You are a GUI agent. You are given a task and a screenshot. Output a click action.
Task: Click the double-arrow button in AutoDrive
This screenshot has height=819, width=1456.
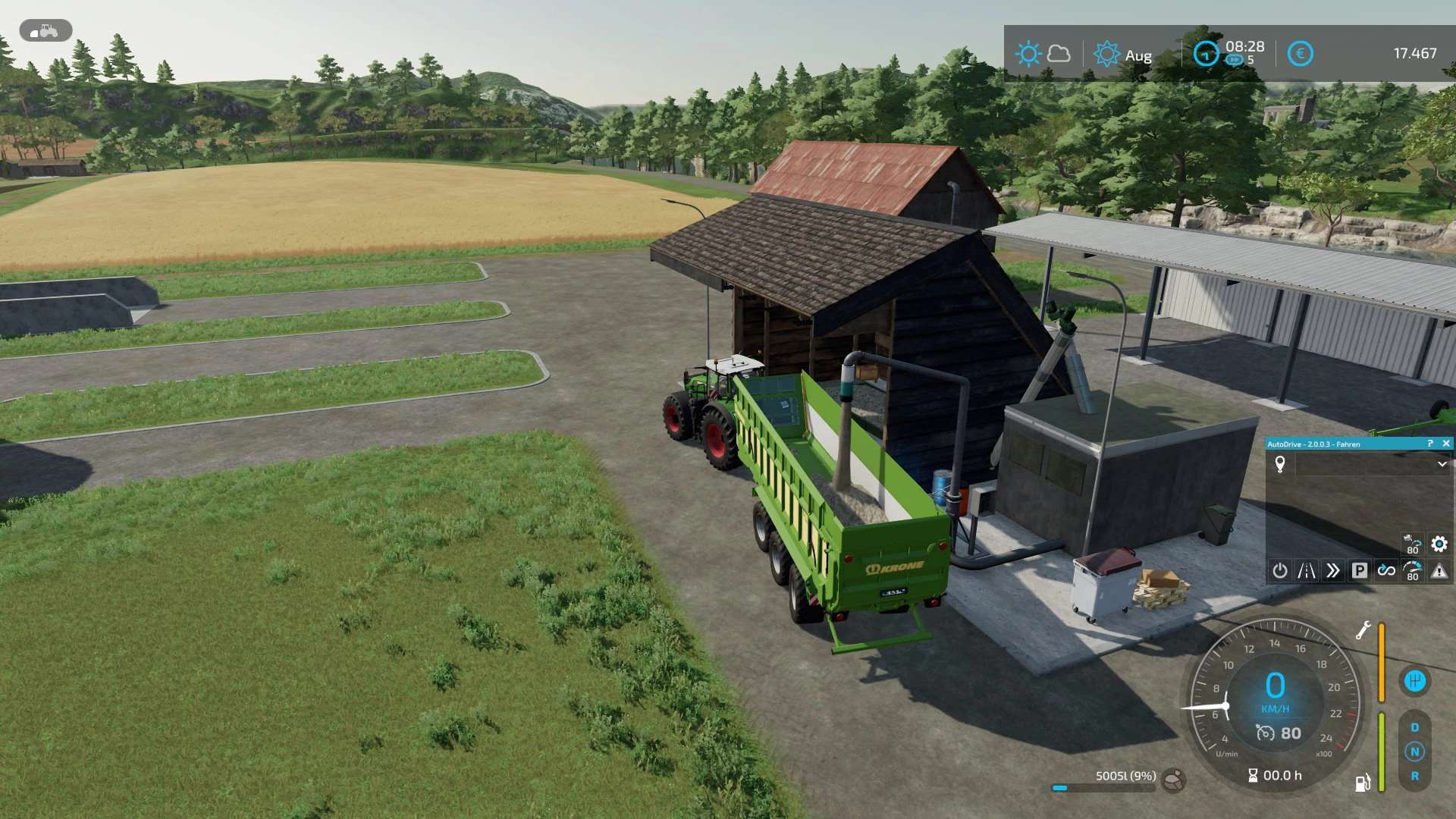tap(1333, 570)
